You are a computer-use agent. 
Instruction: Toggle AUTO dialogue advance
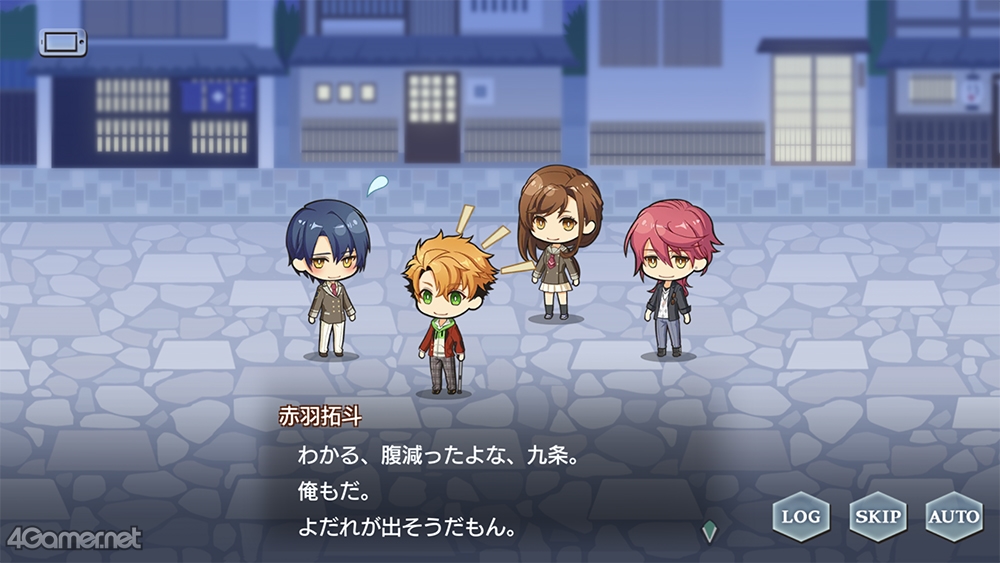(x=953, y=517)
